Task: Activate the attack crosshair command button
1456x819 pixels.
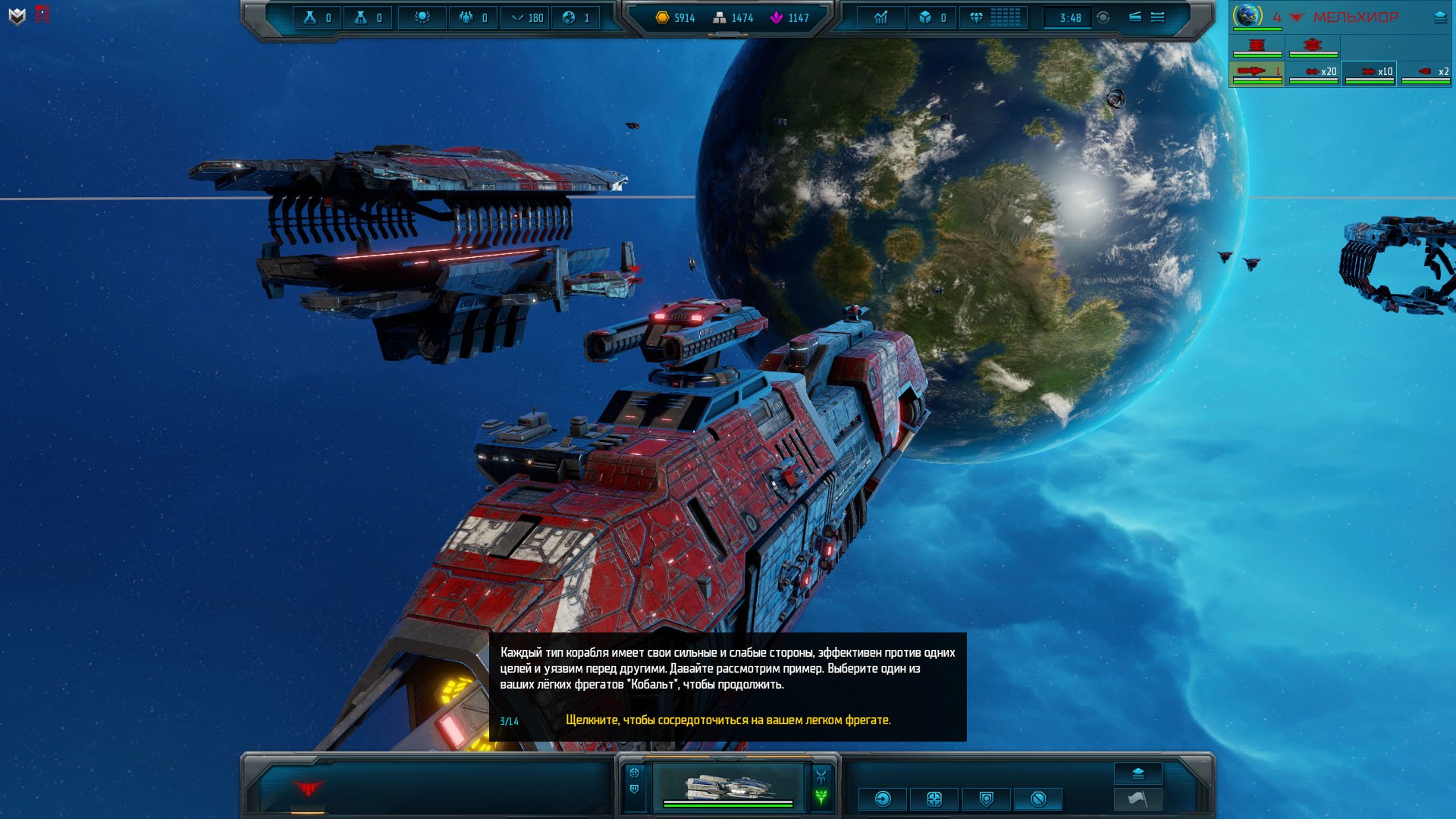Action: (934, 799)
